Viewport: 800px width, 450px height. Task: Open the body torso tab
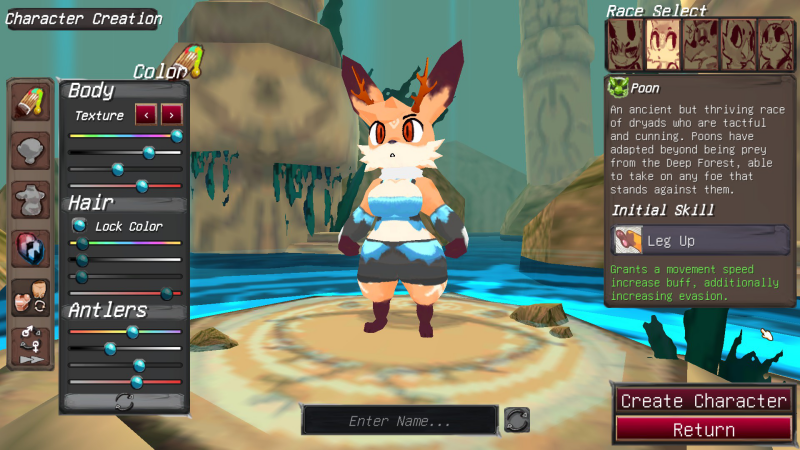[31, 200]
